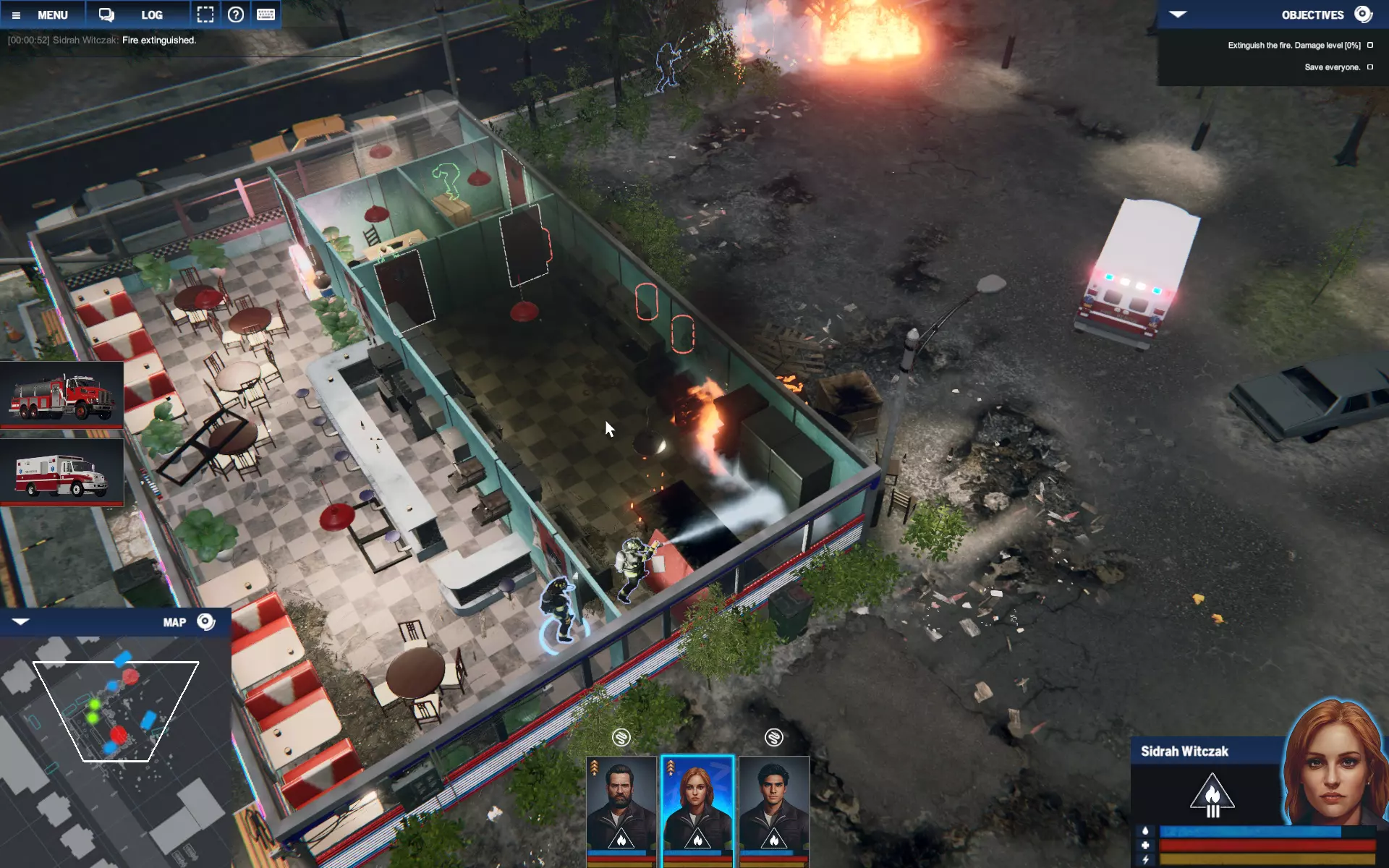The height and width of the screenshot is (868, 1389).
Task: Open the help question-mark button
Action: 236,14
